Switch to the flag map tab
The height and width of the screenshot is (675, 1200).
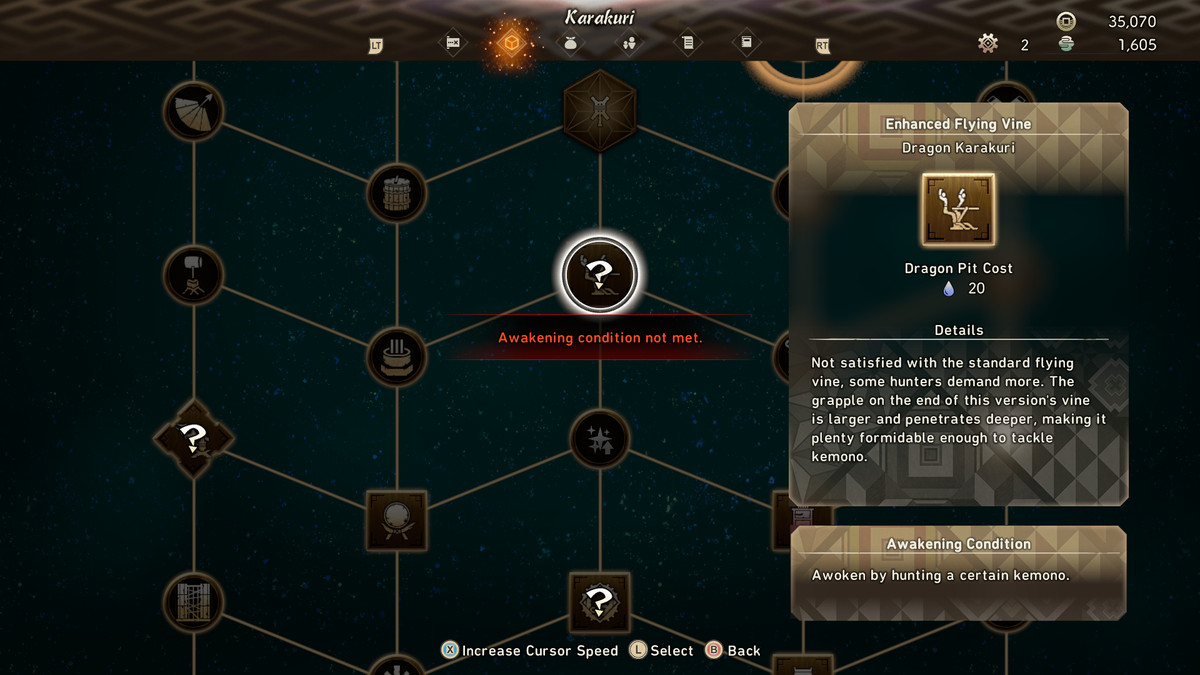pyautogui.click(x=452, y=43)
